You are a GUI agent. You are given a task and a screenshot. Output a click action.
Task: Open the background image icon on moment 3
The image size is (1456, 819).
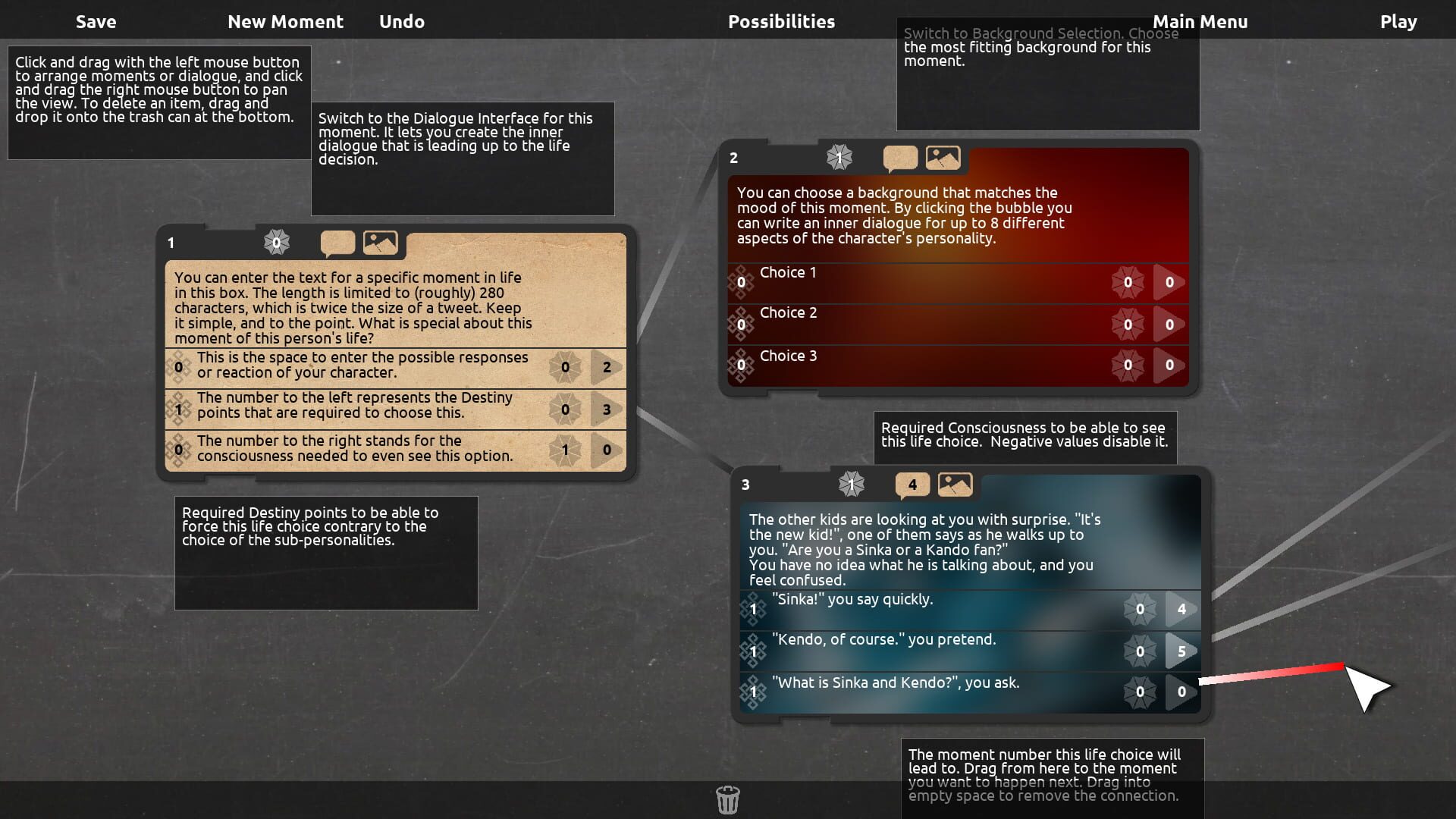[955, 485]
